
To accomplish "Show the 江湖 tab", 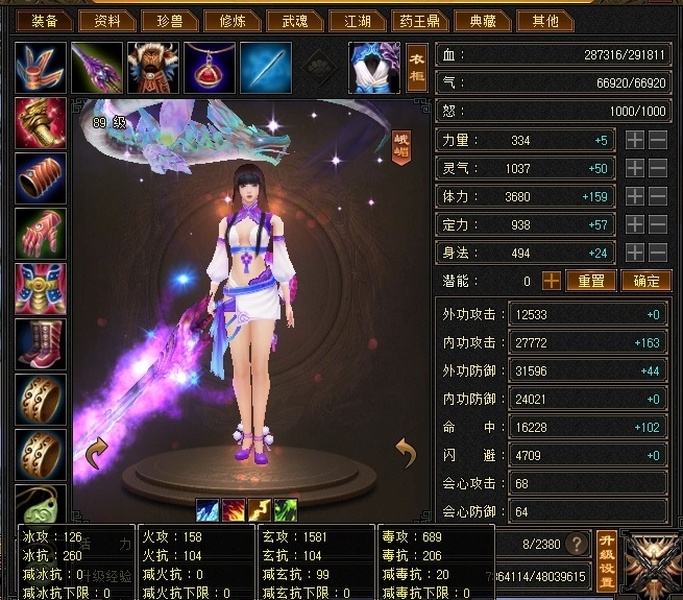I will point(358,20).
